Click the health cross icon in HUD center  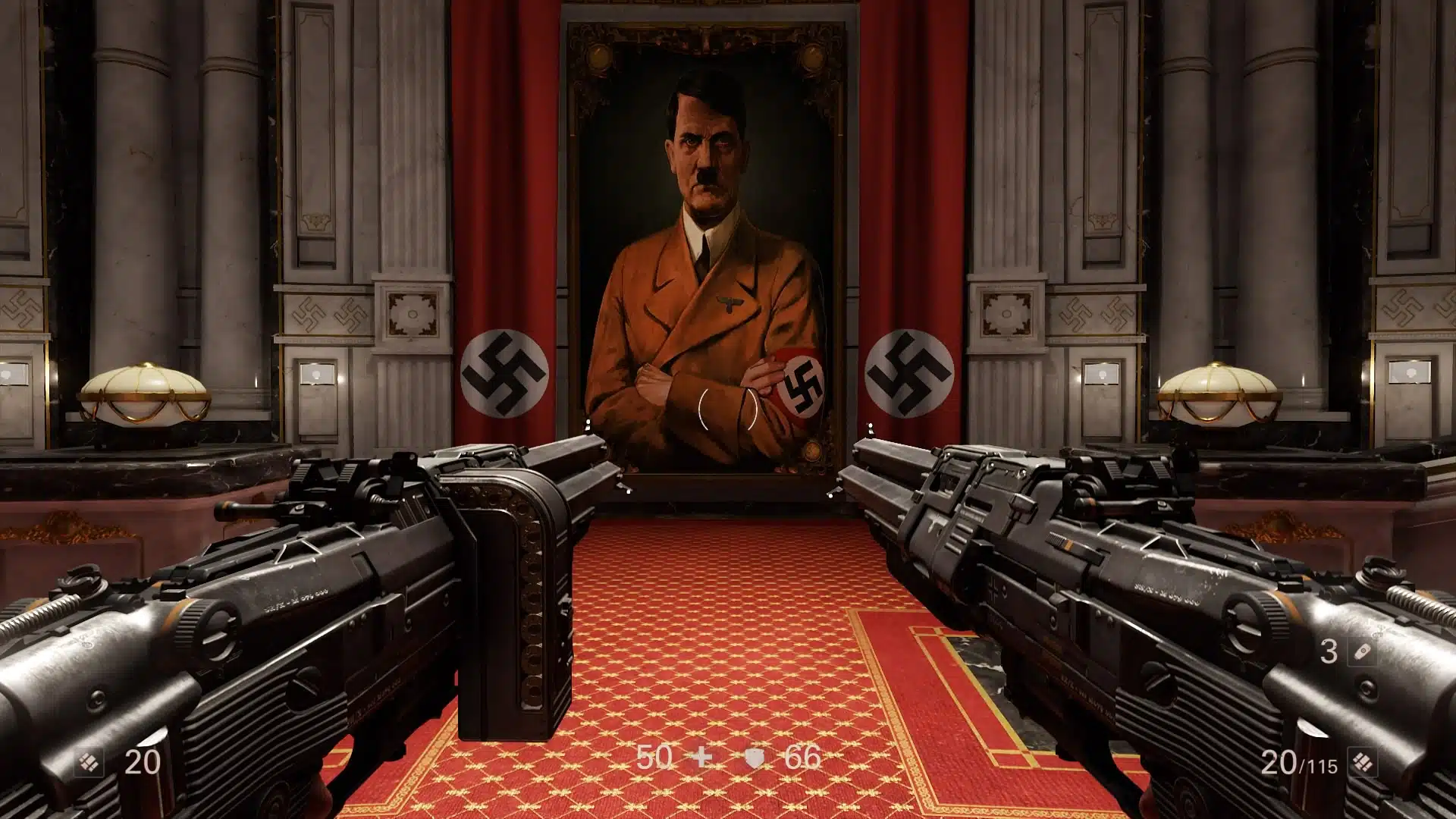[701, 756]
